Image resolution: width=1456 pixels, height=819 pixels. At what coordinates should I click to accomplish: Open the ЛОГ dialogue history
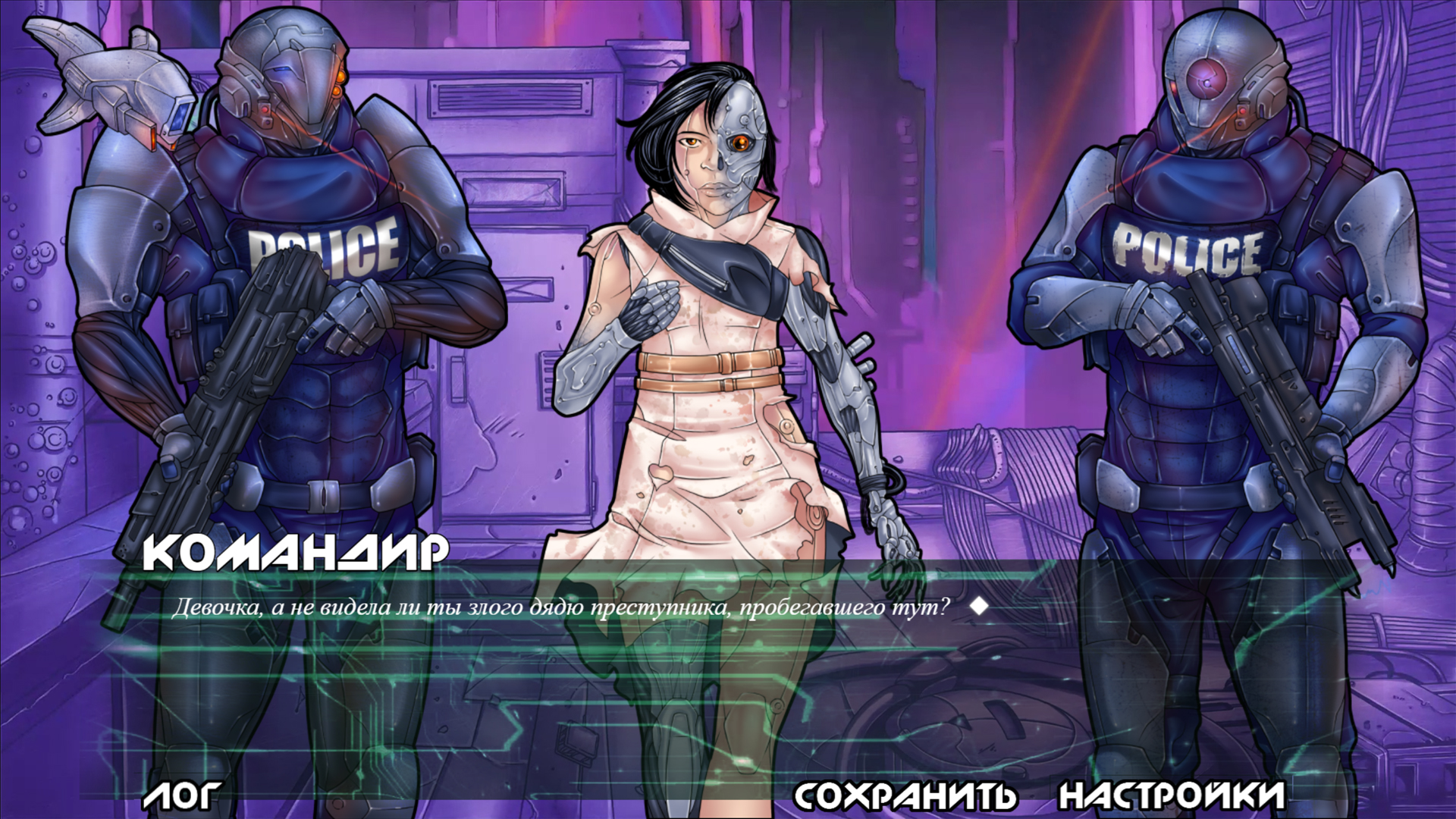pos(181,795)
